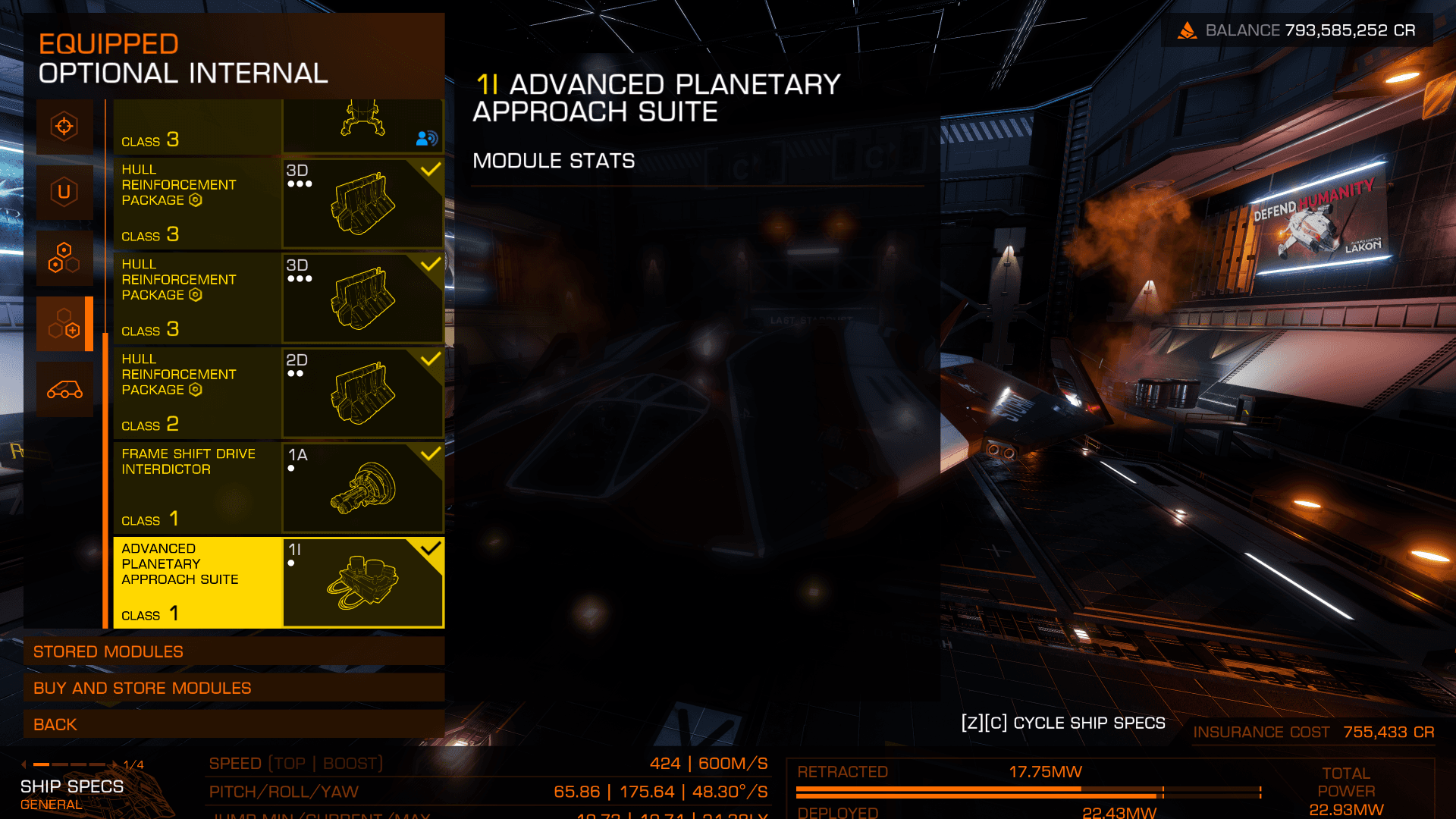This screenshot has height=819, width=1456.
Task: Select the Class 2 Hull Reinforcement Package
Action: click(278, 393)
